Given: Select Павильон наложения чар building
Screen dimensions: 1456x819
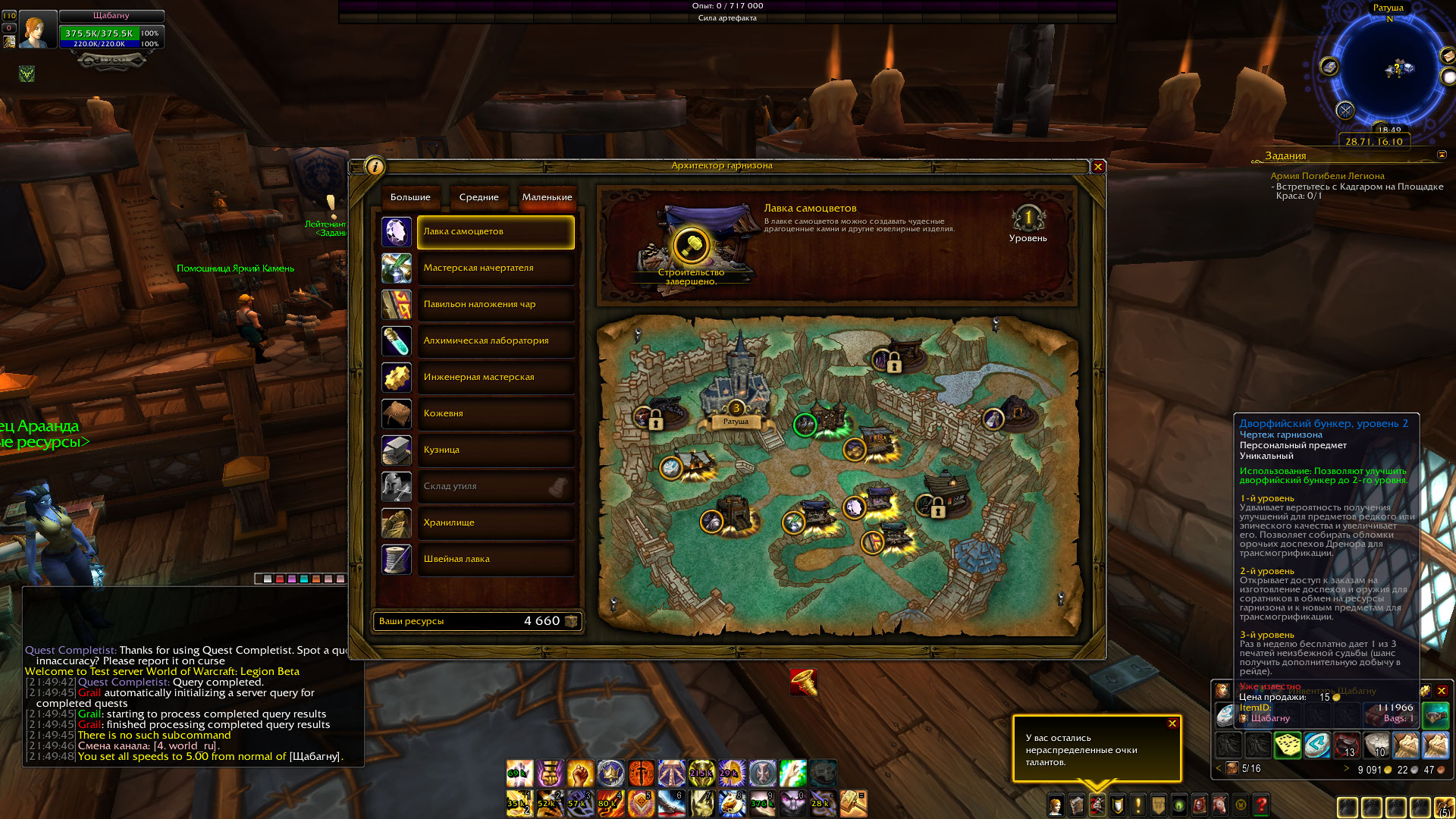Looking at the screenshot, I should [x=495, y=305].
